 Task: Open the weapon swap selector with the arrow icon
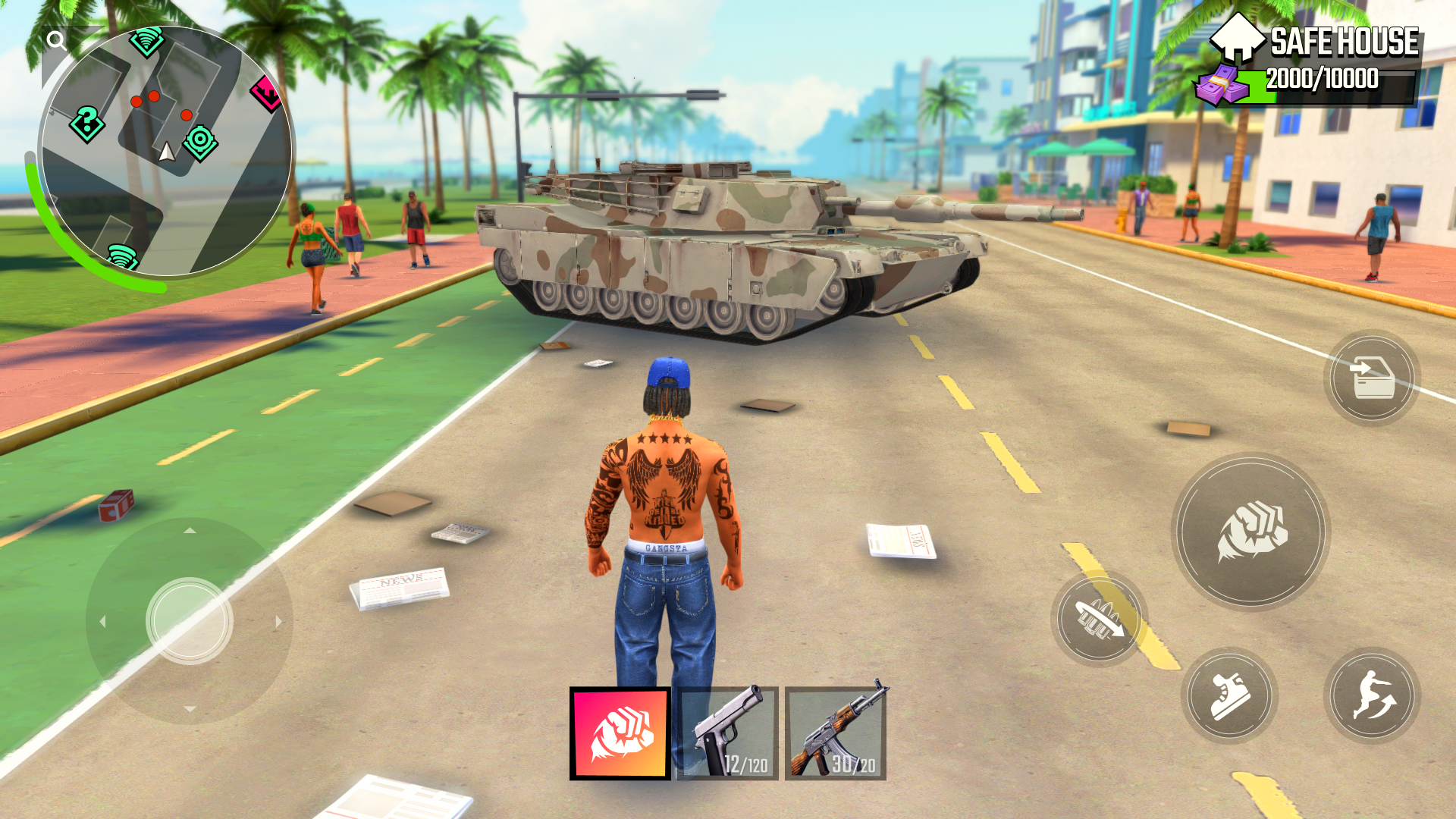click(x=1098, y=620)
